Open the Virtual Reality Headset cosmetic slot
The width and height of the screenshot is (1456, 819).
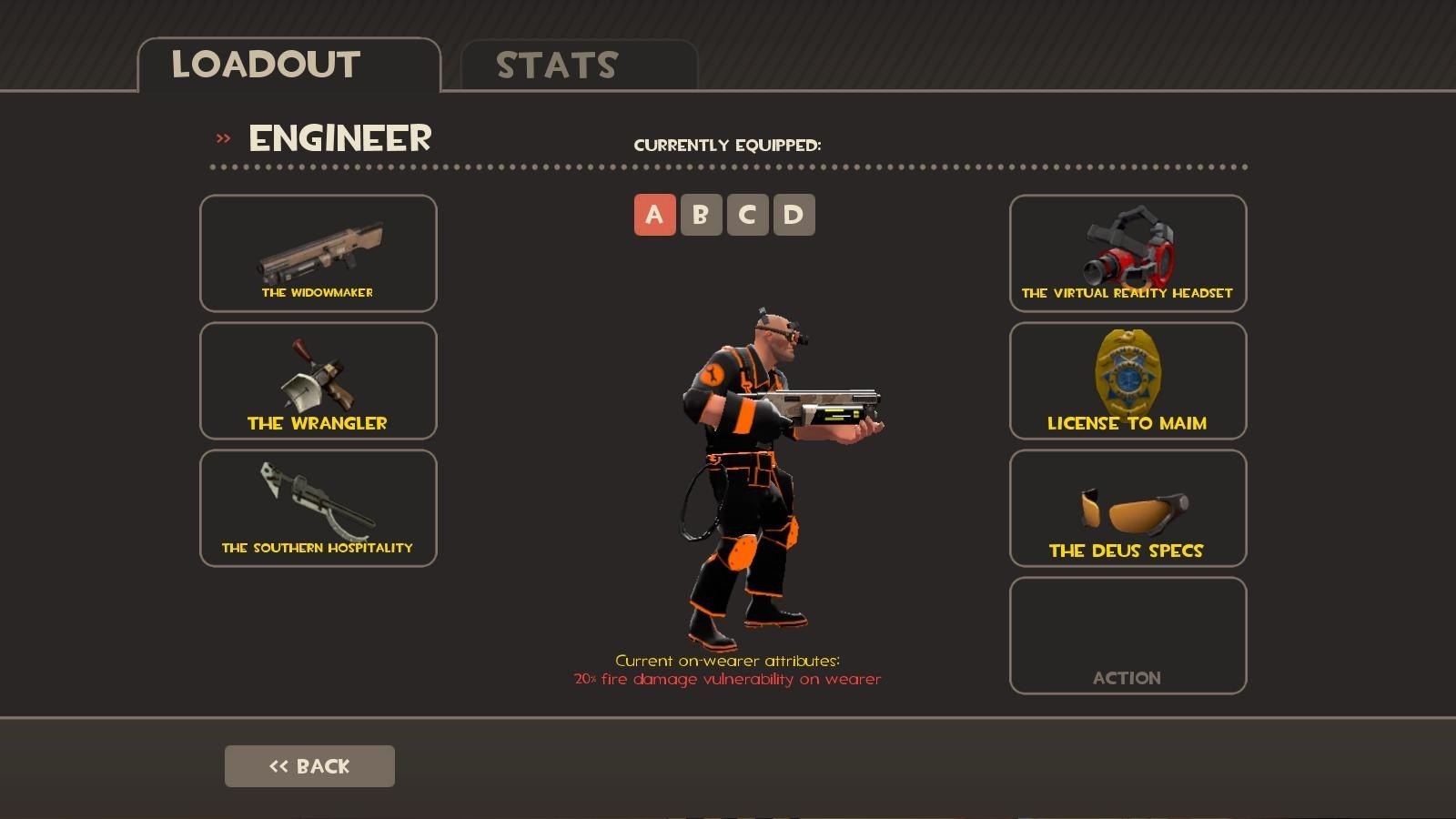[1127, 253]
